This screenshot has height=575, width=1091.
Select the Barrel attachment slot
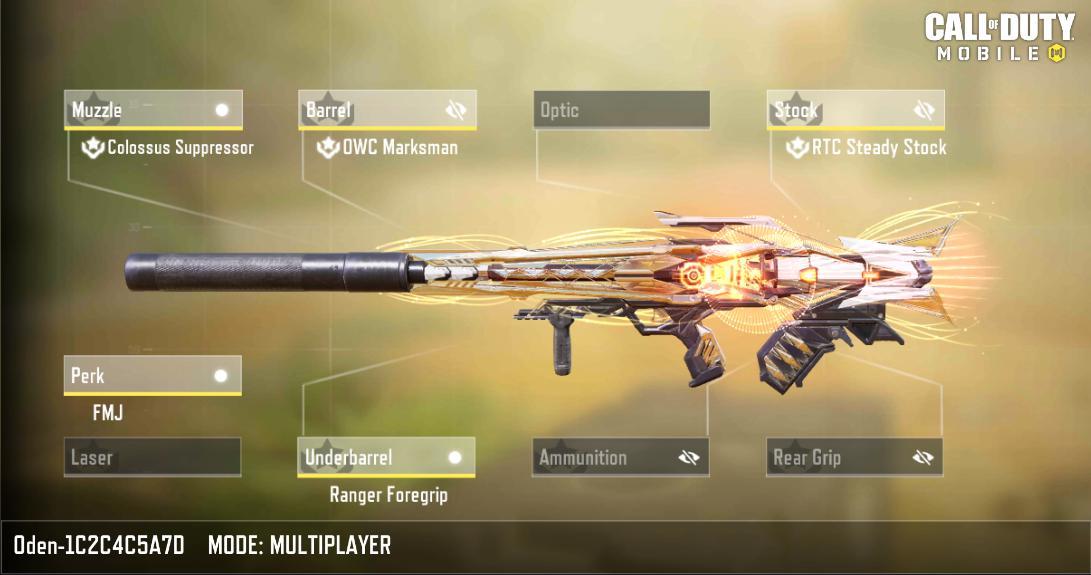tap(370, 110)
